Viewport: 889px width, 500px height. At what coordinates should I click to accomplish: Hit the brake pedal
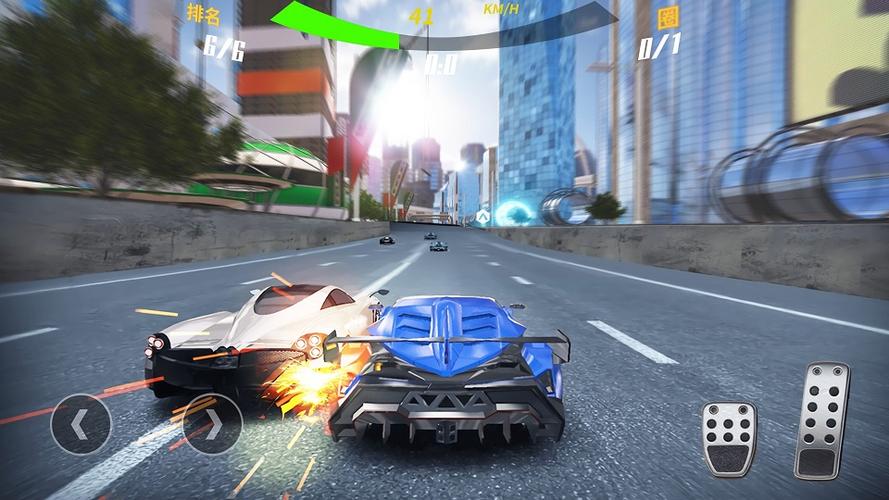[728, 438]
